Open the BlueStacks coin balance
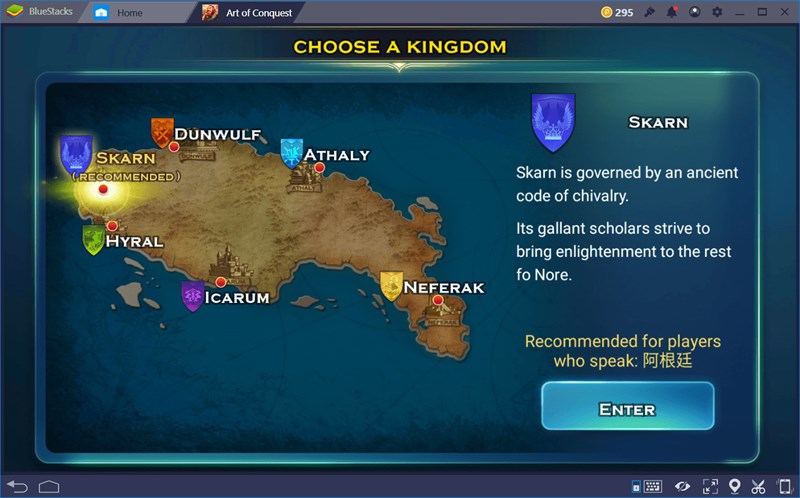 (x=616, y=12)
